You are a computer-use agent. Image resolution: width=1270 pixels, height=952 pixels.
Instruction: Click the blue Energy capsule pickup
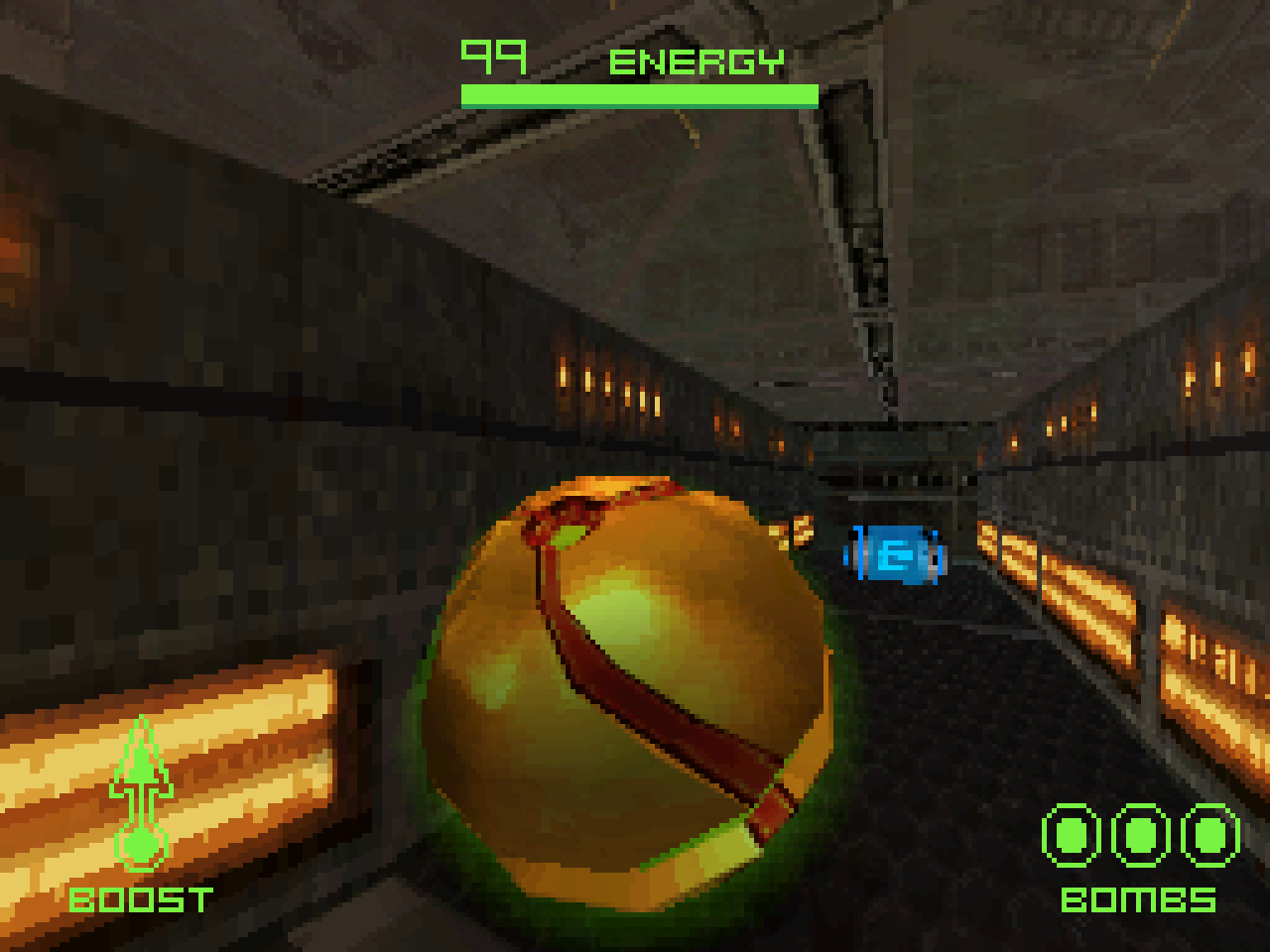(x=894, y=557)
